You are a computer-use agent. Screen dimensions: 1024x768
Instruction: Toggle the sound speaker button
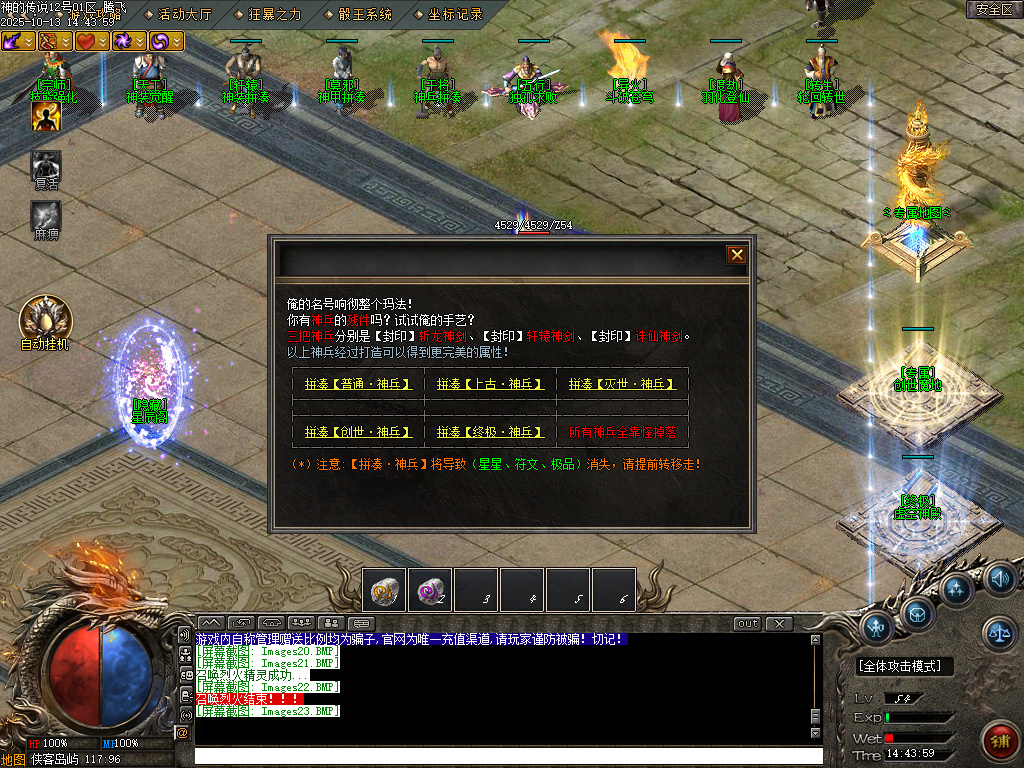[x=999, y=577]
